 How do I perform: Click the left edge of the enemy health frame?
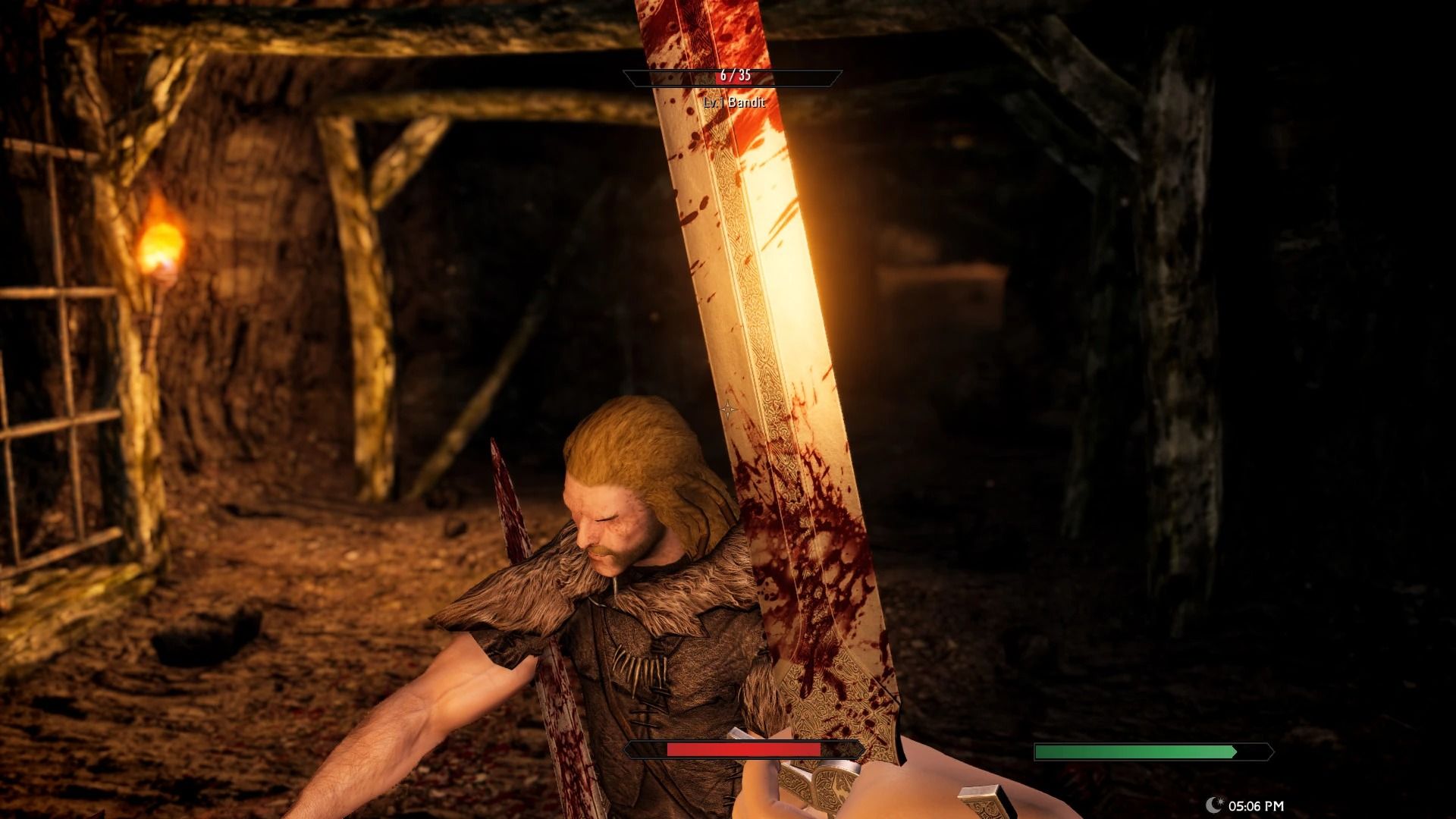[626, 74]
